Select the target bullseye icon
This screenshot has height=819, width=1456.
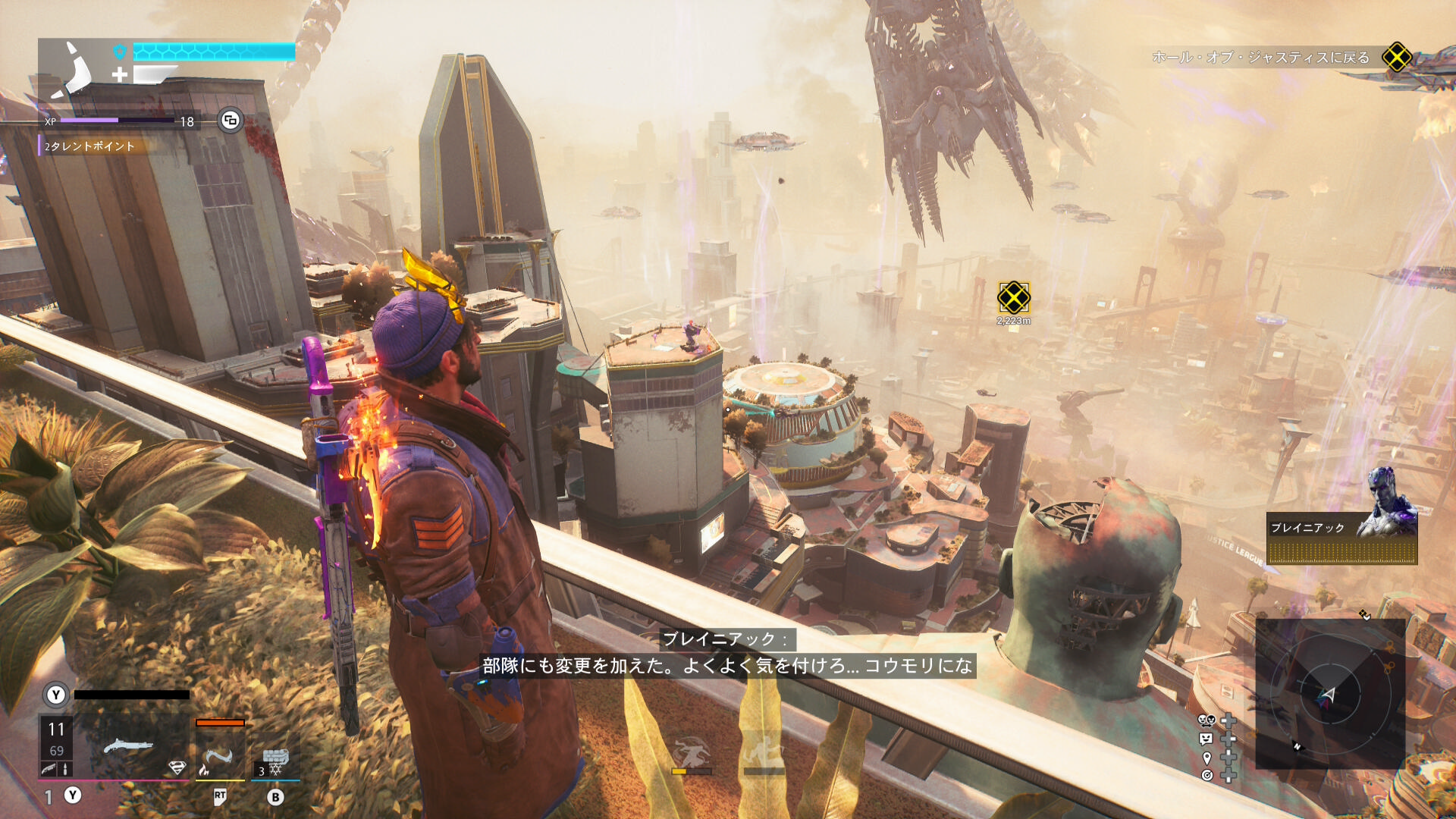pos(1207,775)
